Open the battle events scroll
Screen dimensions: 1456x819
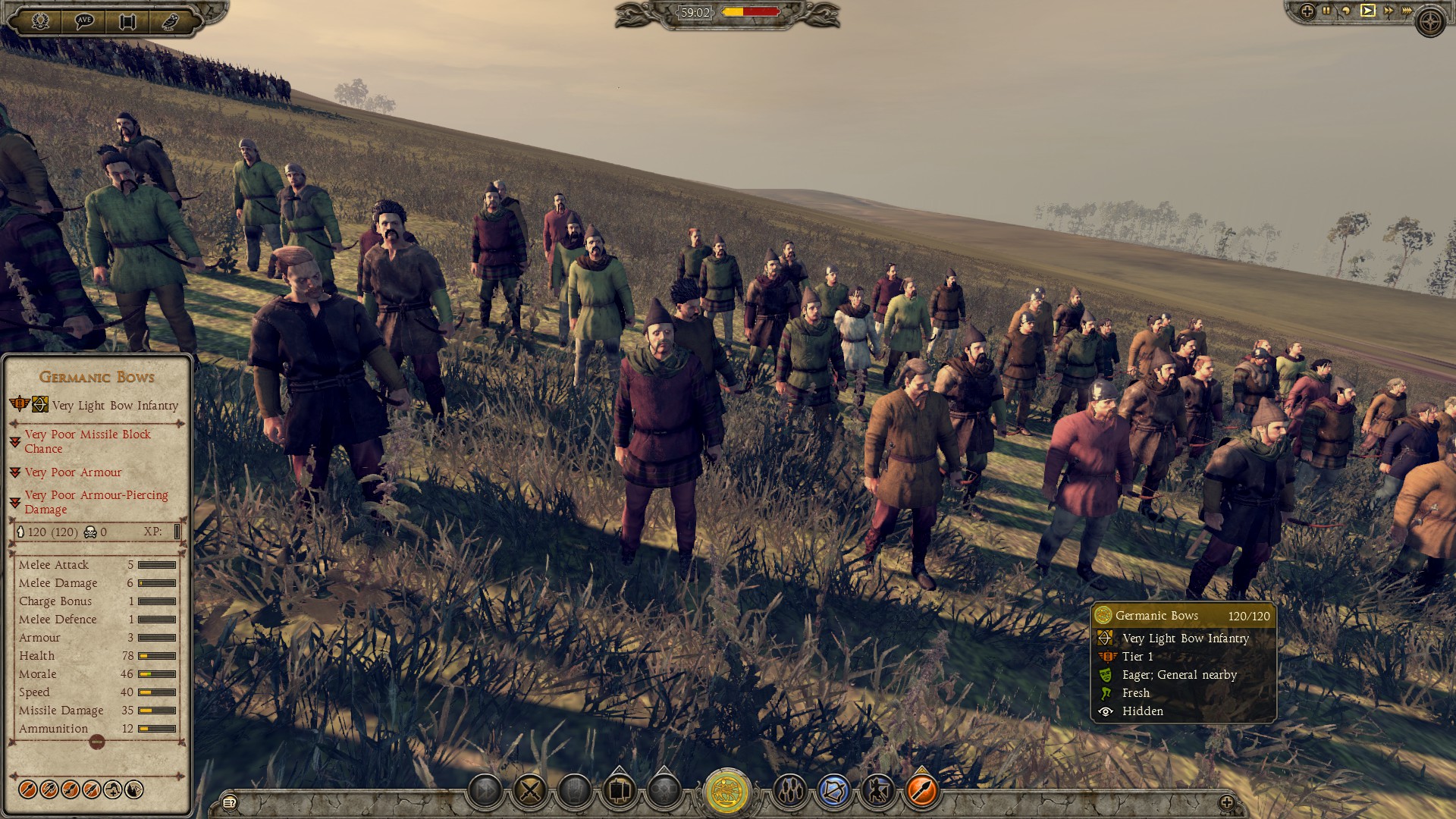pos(127,20)
